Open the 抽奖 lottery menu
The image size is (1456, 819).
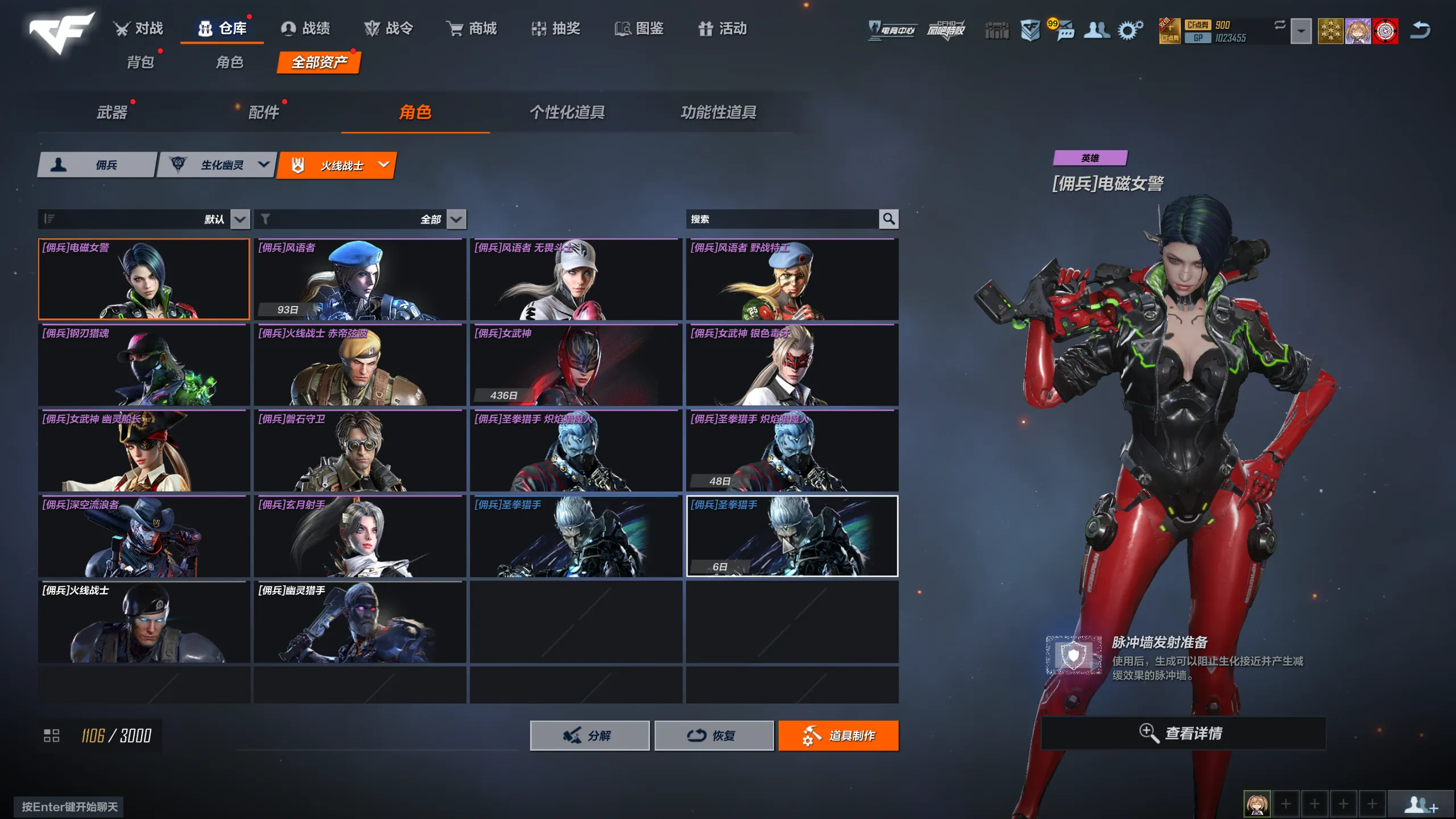click(x=556, y=28)
